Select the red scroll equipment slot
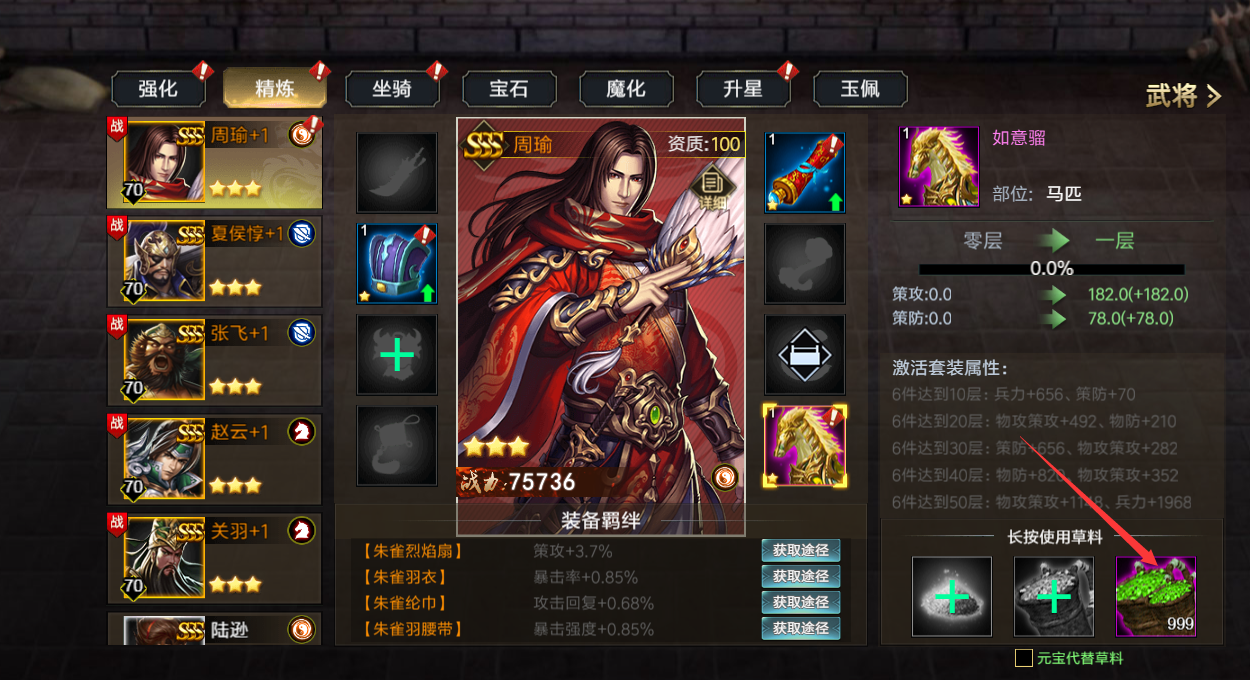The width and height of the screenshot is (1250, 680). click(805, 173)
